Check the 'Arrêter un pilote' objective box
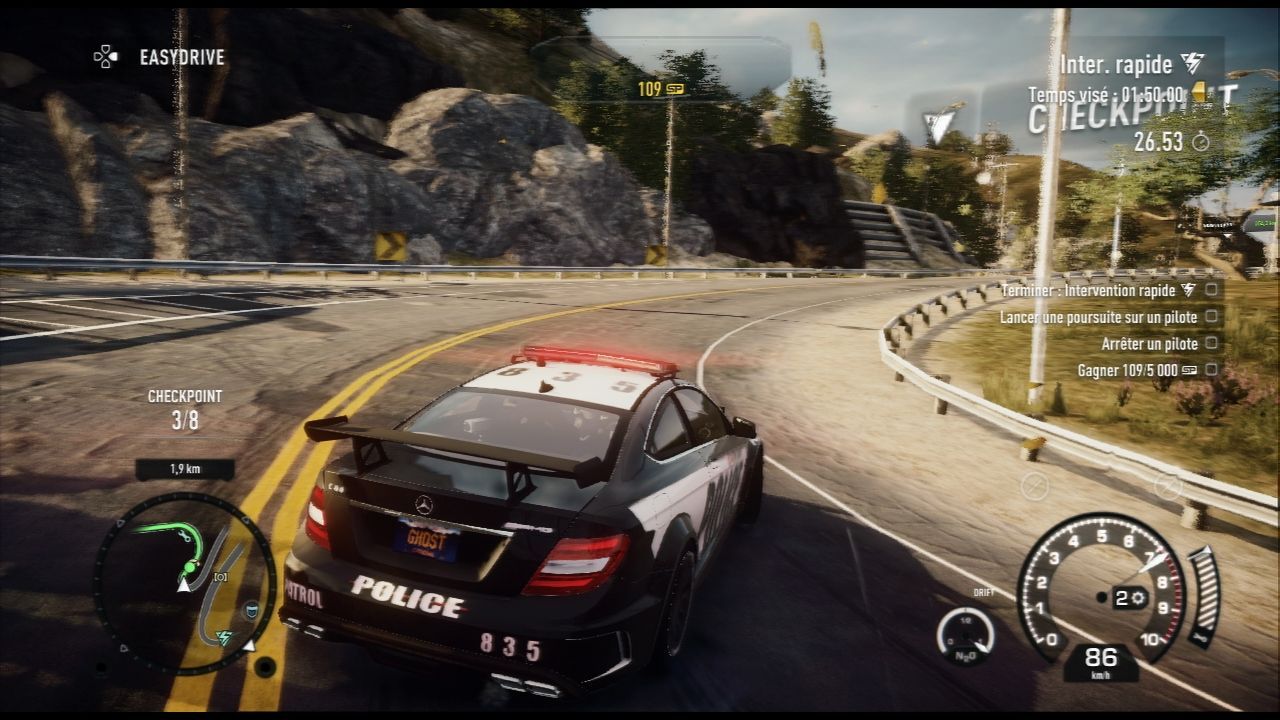The image size is (1280, 720). pyautogui.click(x=1212, y=344)
